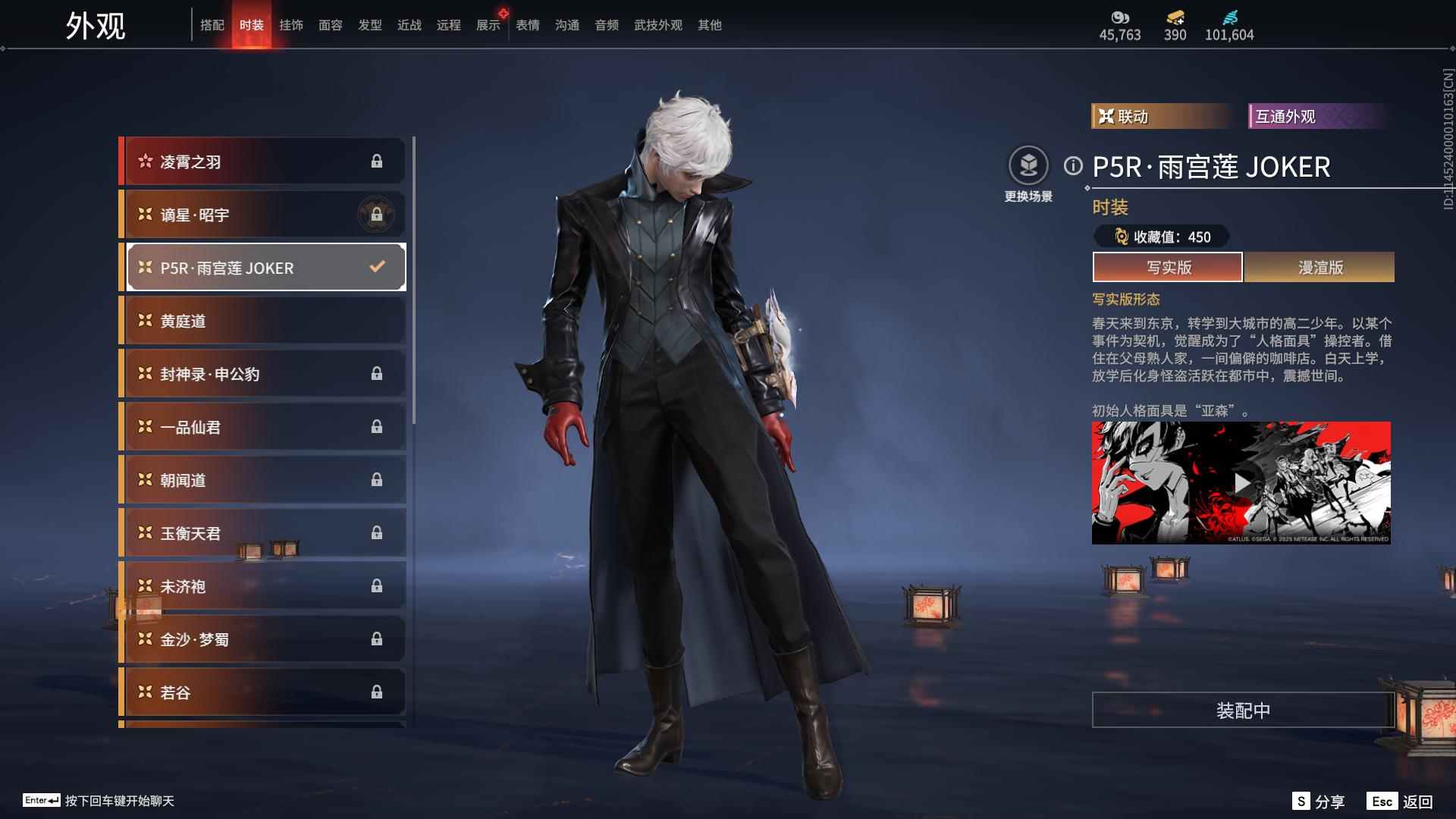Image resolution: width=1456 pixels, height=819 pixels.
Task: Switch to the 搭配 tab
Action: click(212, 25)
